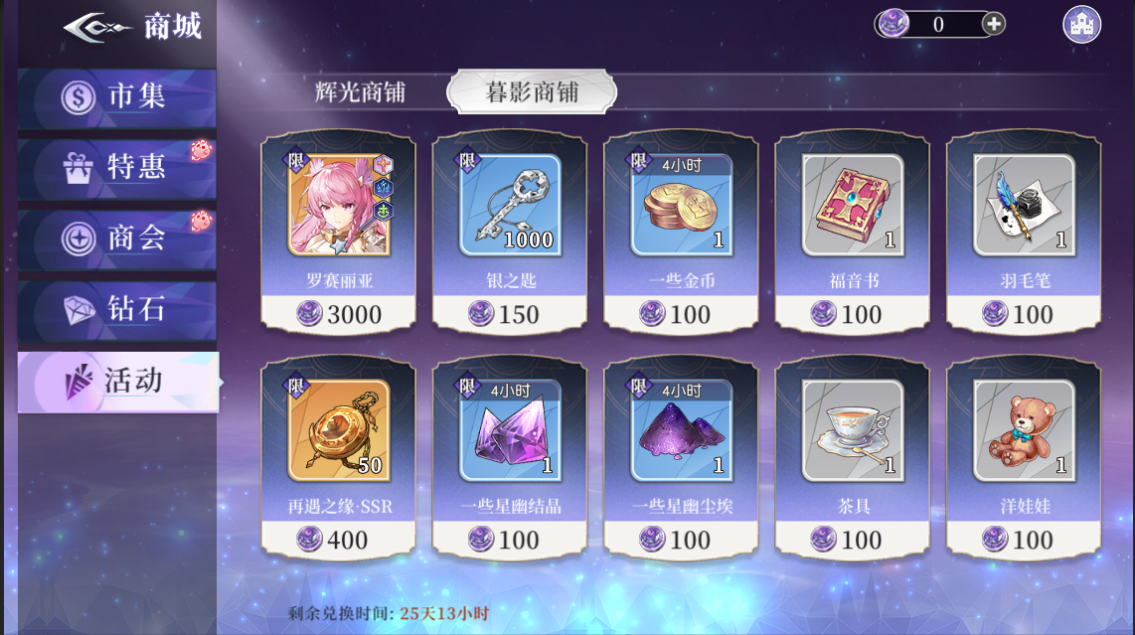Open the castle home icon

point(1081,24)
